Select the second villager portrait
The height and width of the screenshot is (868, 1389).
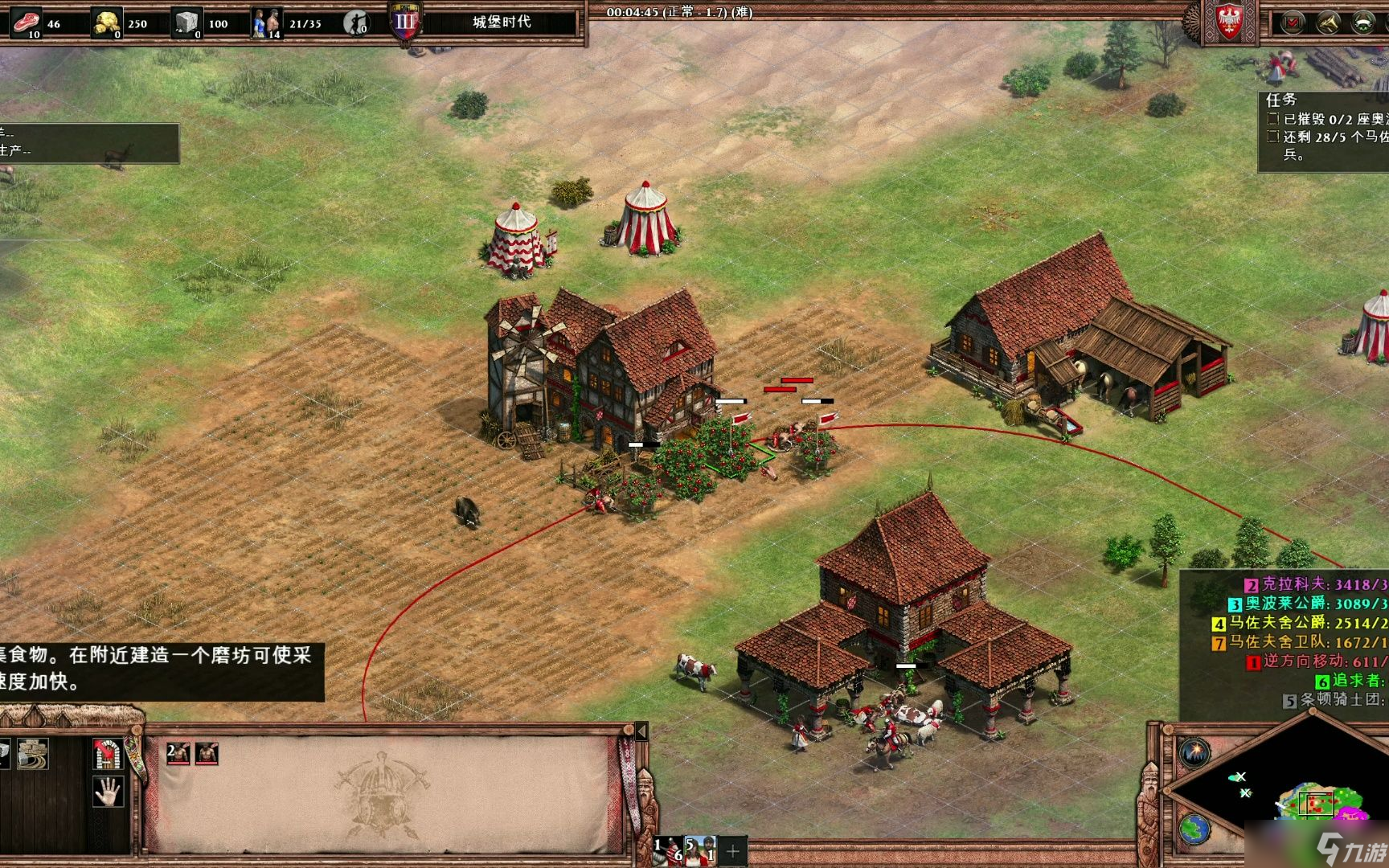click(207, 753)
